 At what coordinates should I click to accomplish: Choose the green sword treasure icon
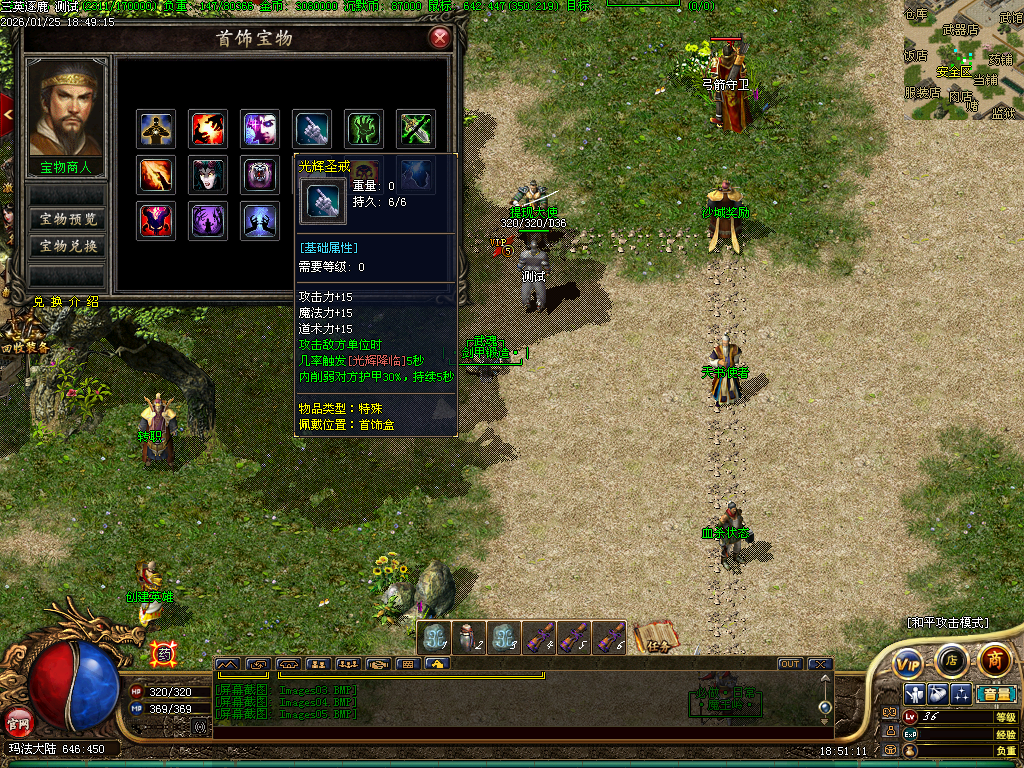pos(417,128)
